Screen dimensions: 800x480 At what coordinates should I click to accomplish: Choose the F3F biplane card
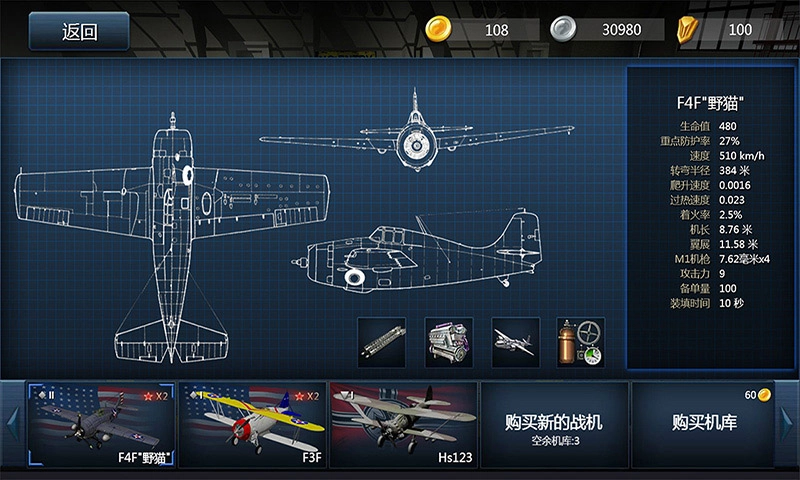[x=252, y=425]
